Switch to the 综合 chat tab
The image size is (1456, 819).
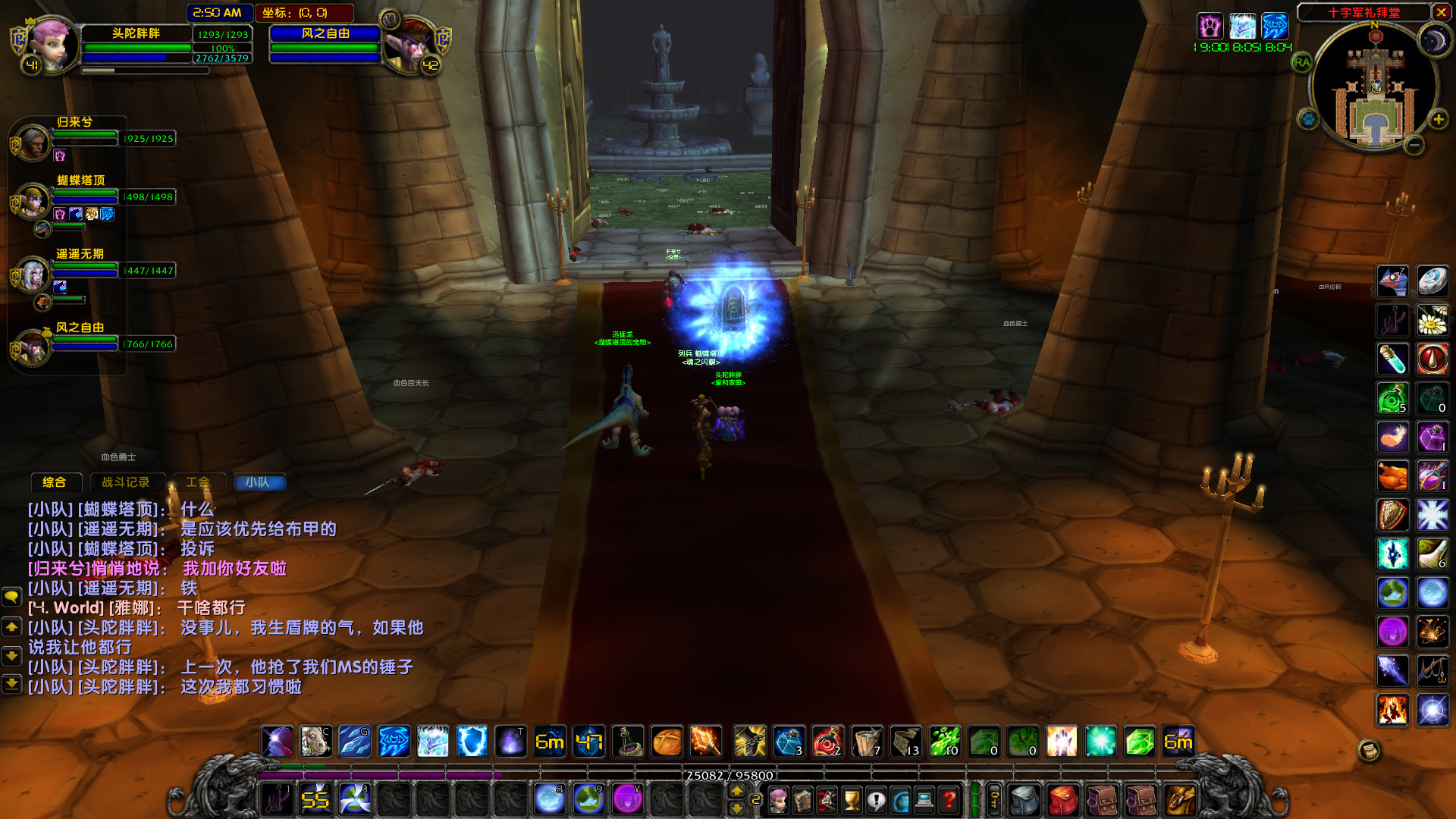[55, 482]
